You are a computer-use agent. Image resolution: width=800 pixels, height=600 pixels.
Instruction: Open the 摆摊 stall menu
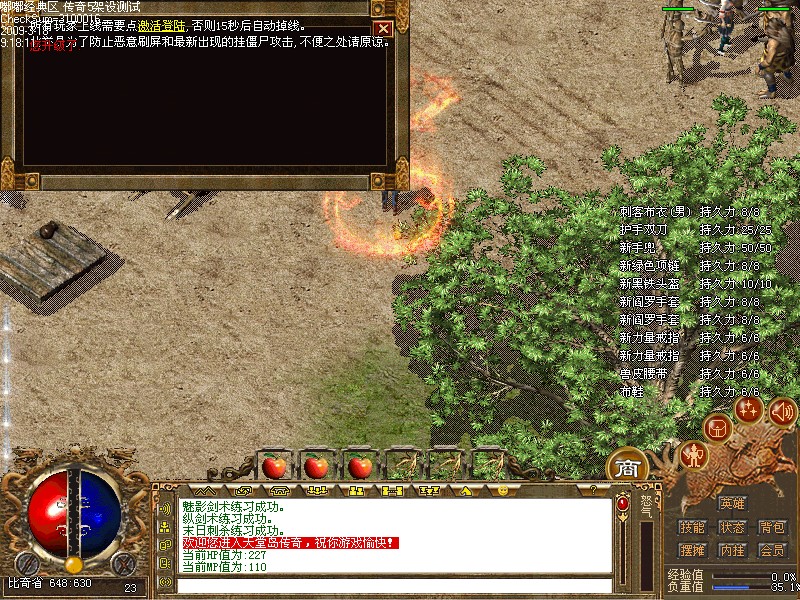(692, 550)
